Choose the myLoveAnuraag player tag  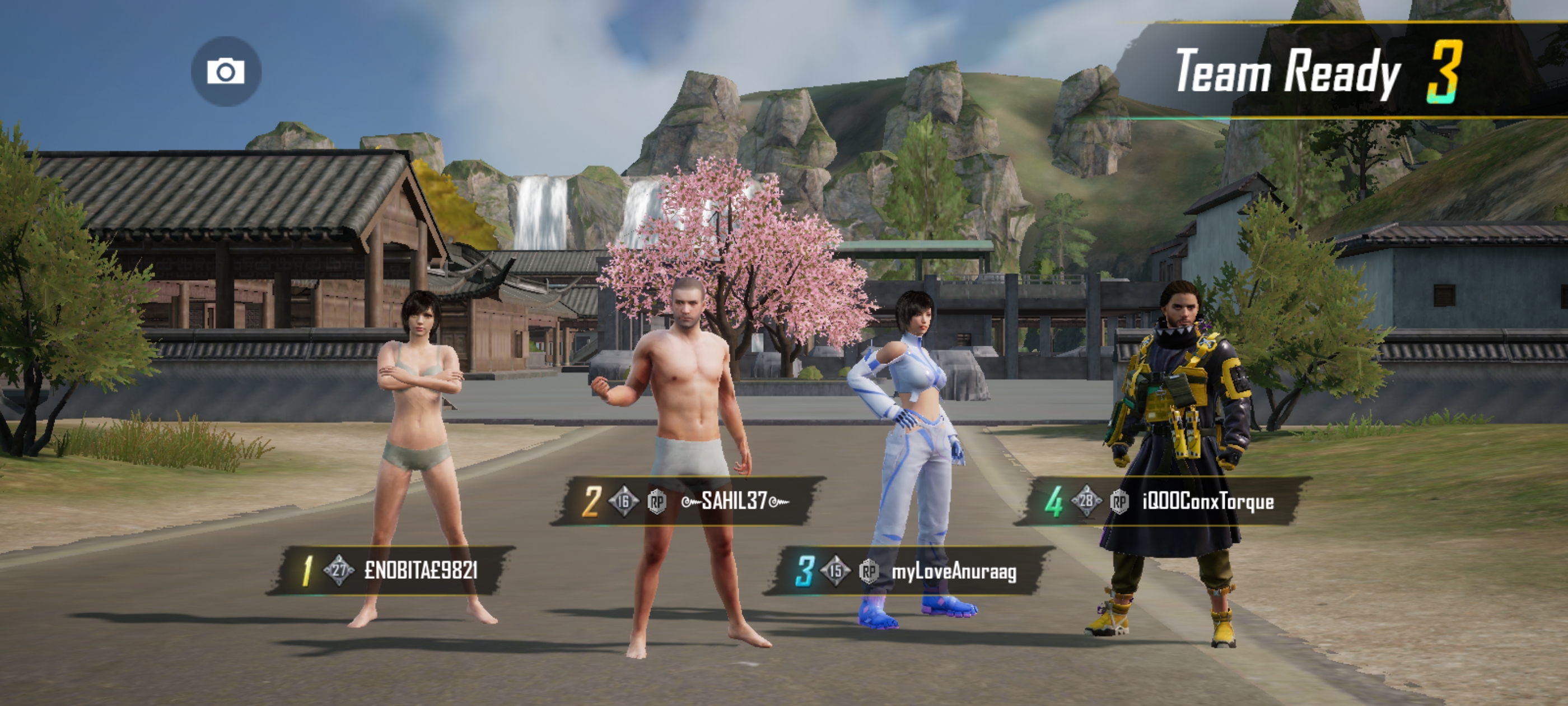[908, 571]
